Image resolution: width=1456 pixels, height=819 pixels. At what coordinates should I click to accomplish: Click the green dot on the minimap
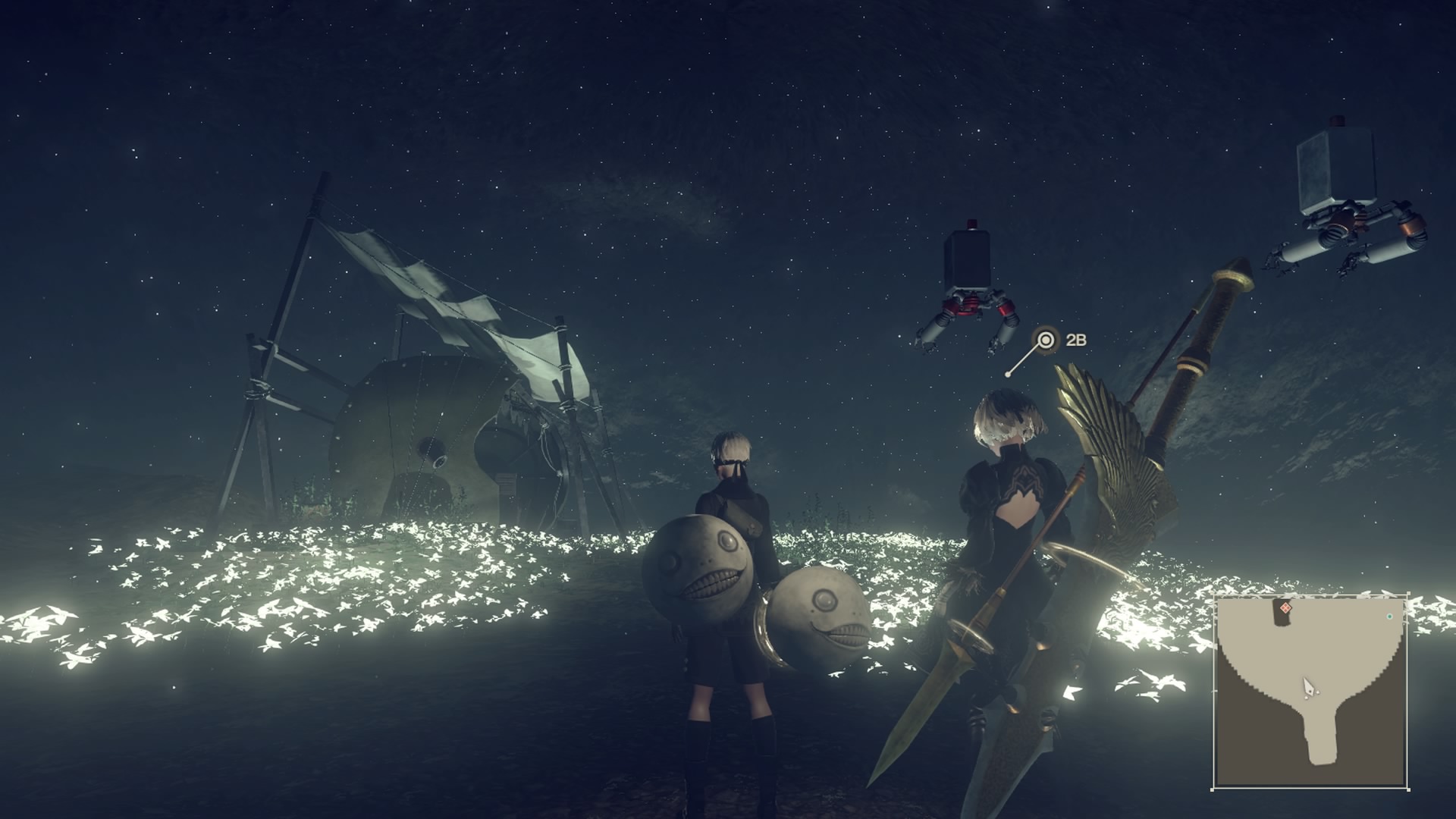(x=1390, y=616)
